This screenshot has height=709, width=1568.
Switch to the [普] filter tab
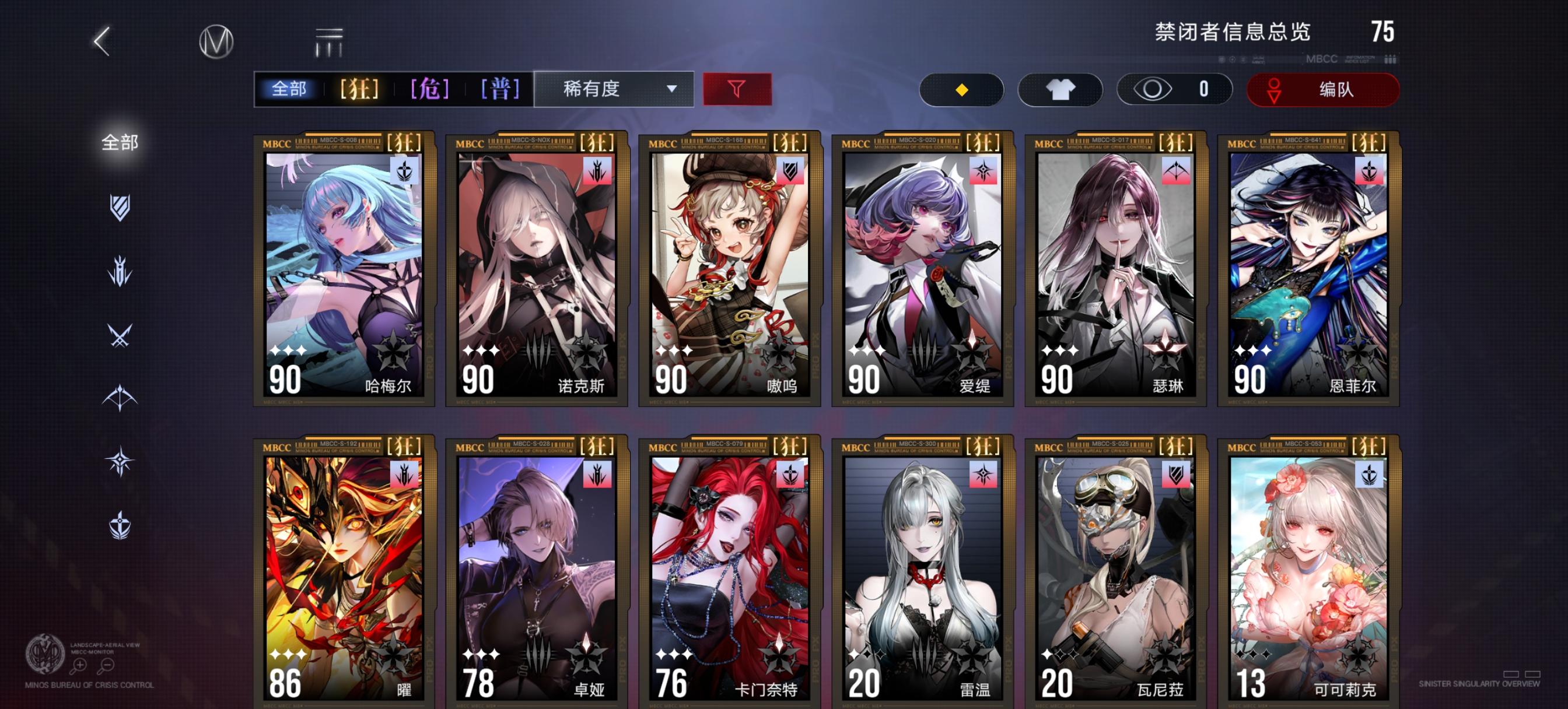pos(499,89)
